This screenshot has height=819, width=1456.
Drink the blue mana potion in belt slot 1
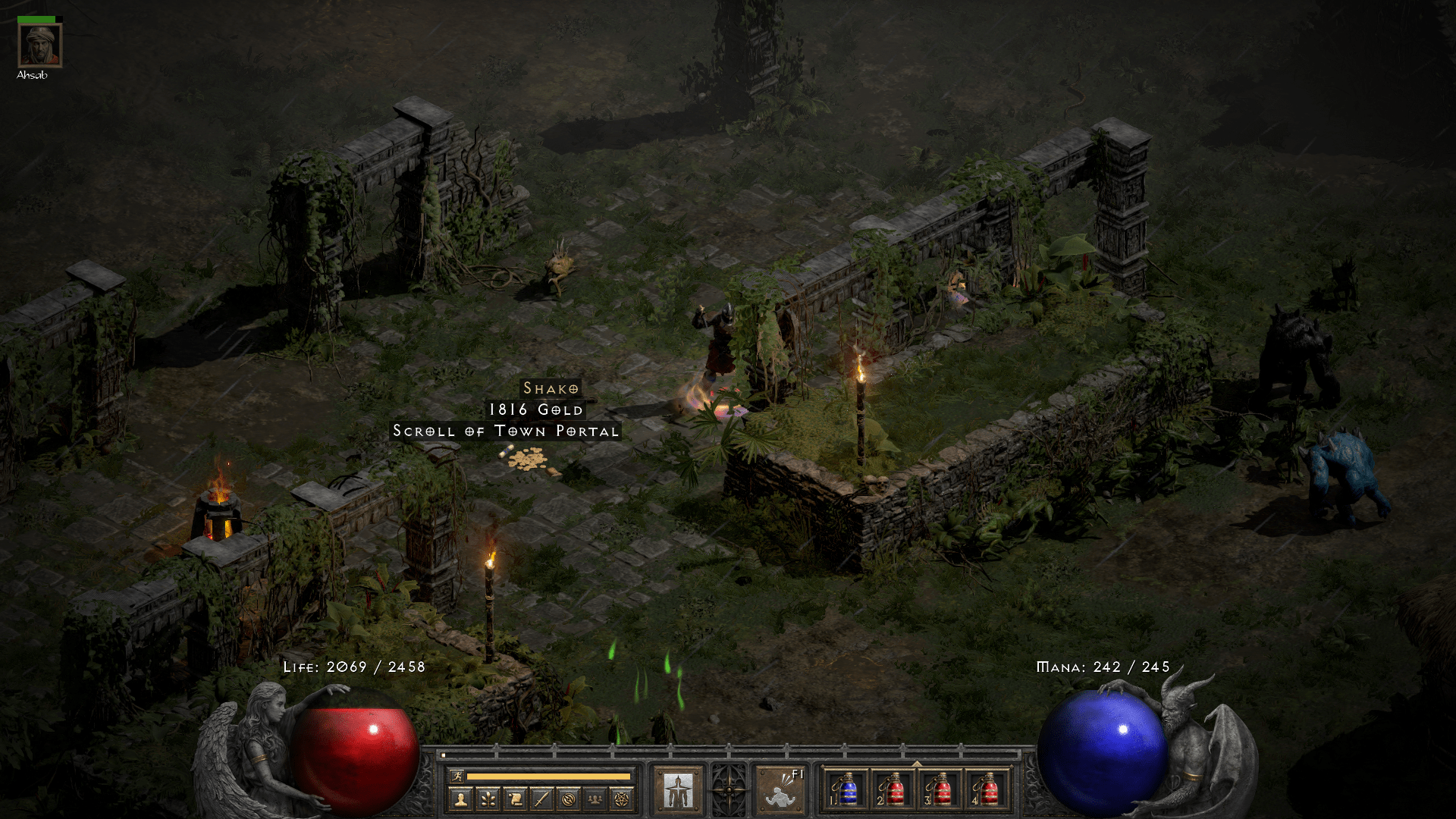coord(848,791)
